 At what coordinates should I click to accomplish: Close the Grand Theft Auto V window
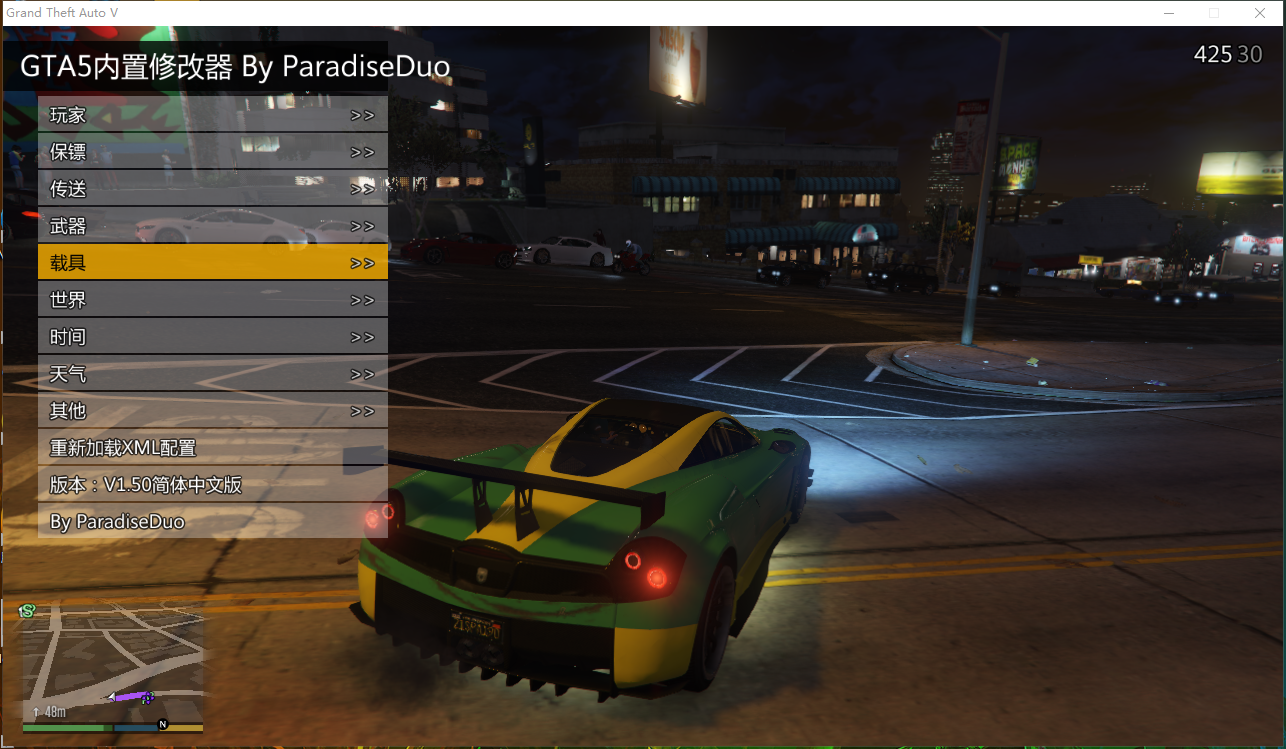coord(1260,13)
